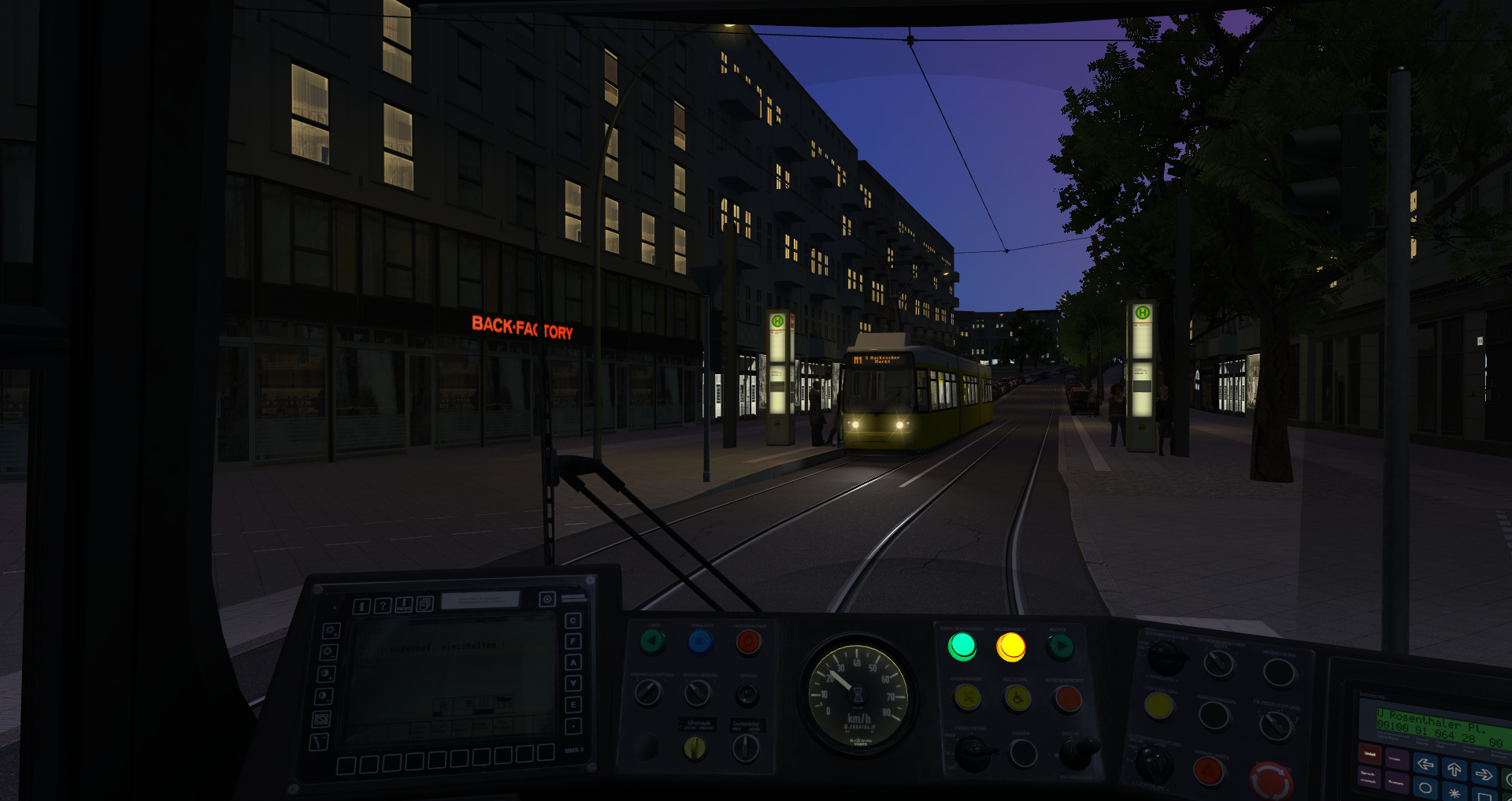Toggle the Warnblinken hazard light button

1208,770
